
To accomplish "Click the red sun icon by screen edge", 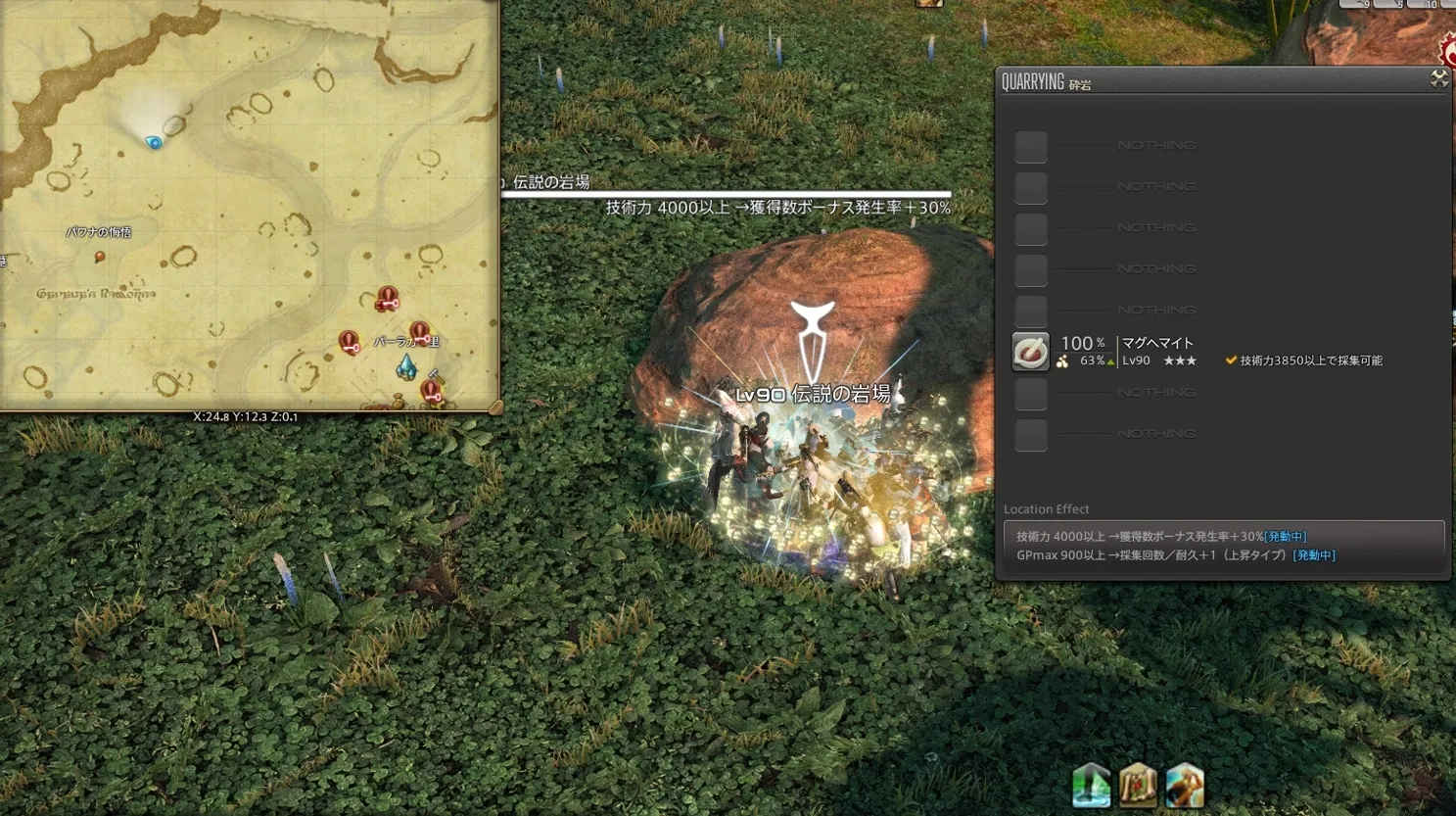I will coord(1447,51).
